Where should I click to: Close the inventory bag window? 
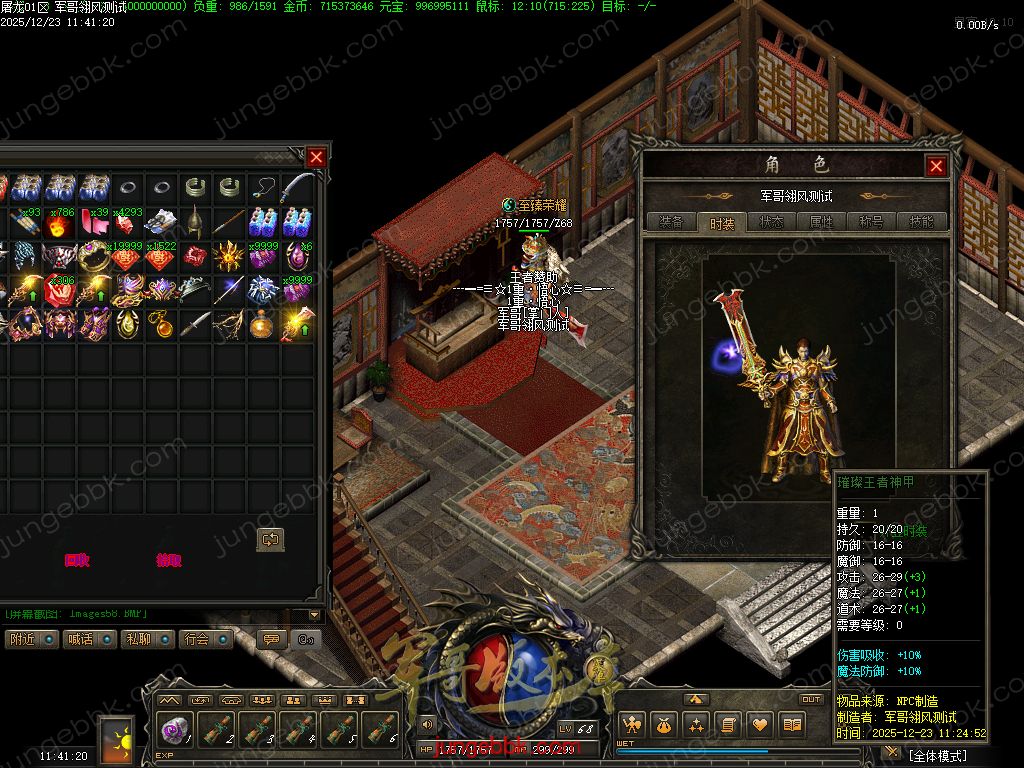[316, 157]
